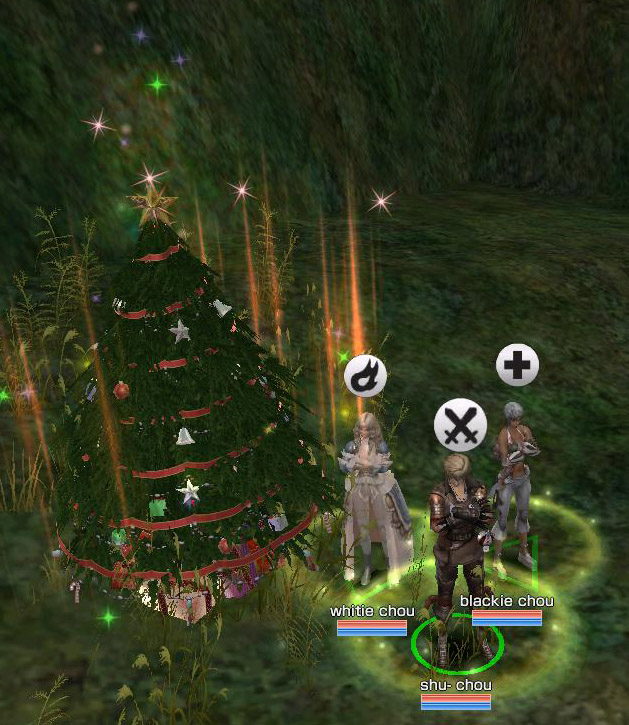Select the blackie chou nameplate

tap(506, 601)
